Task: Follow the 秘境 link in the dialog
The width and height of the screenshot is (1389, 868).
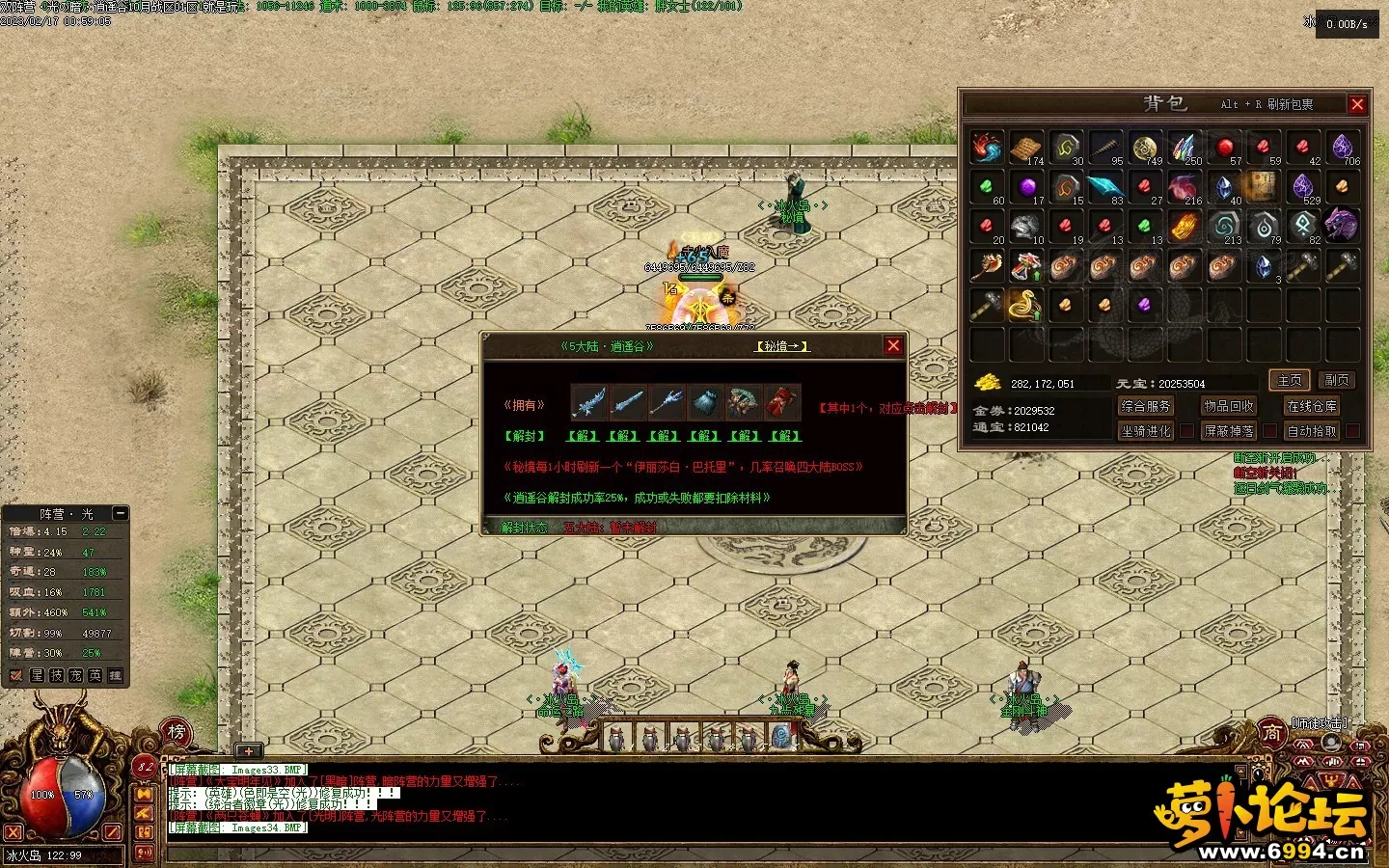Action: pos(781,346)
